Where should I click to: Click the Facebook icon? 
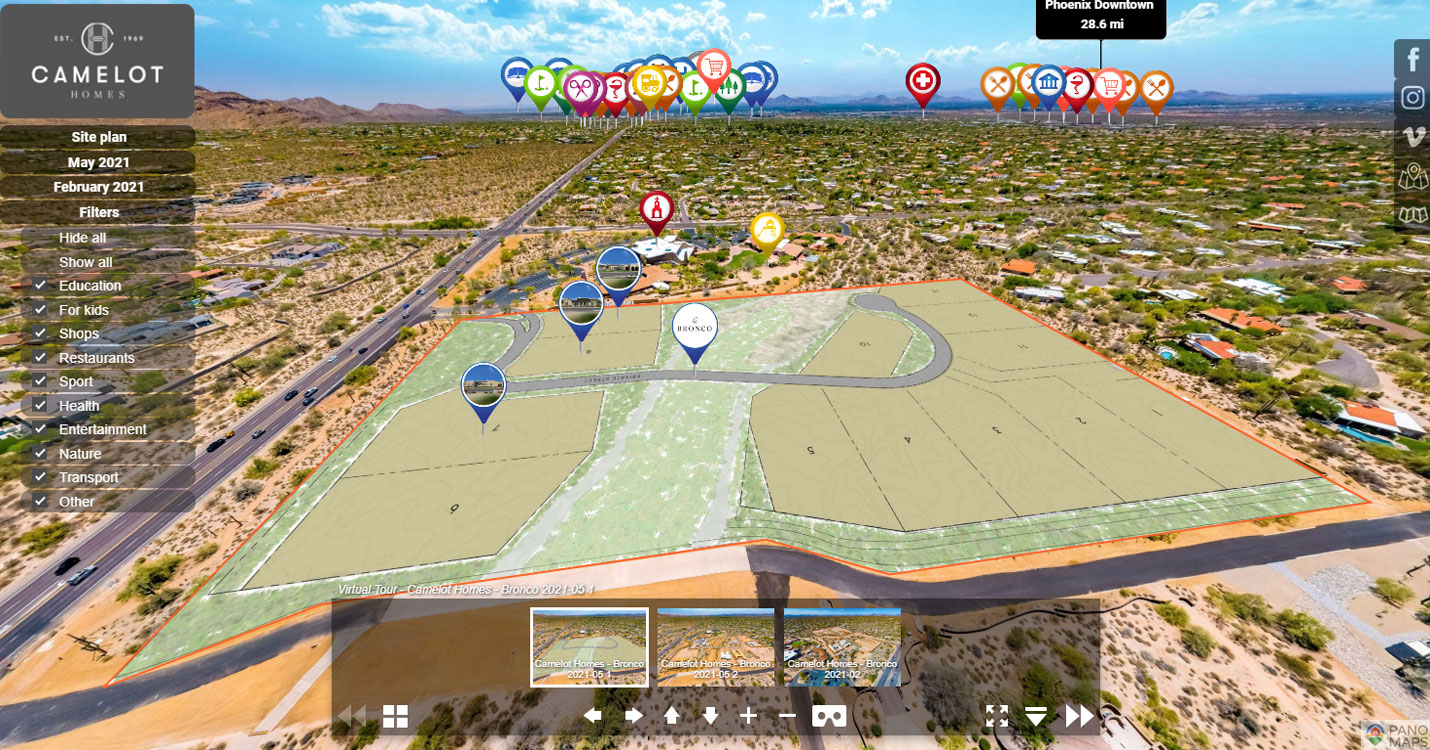coord(1413,59)
